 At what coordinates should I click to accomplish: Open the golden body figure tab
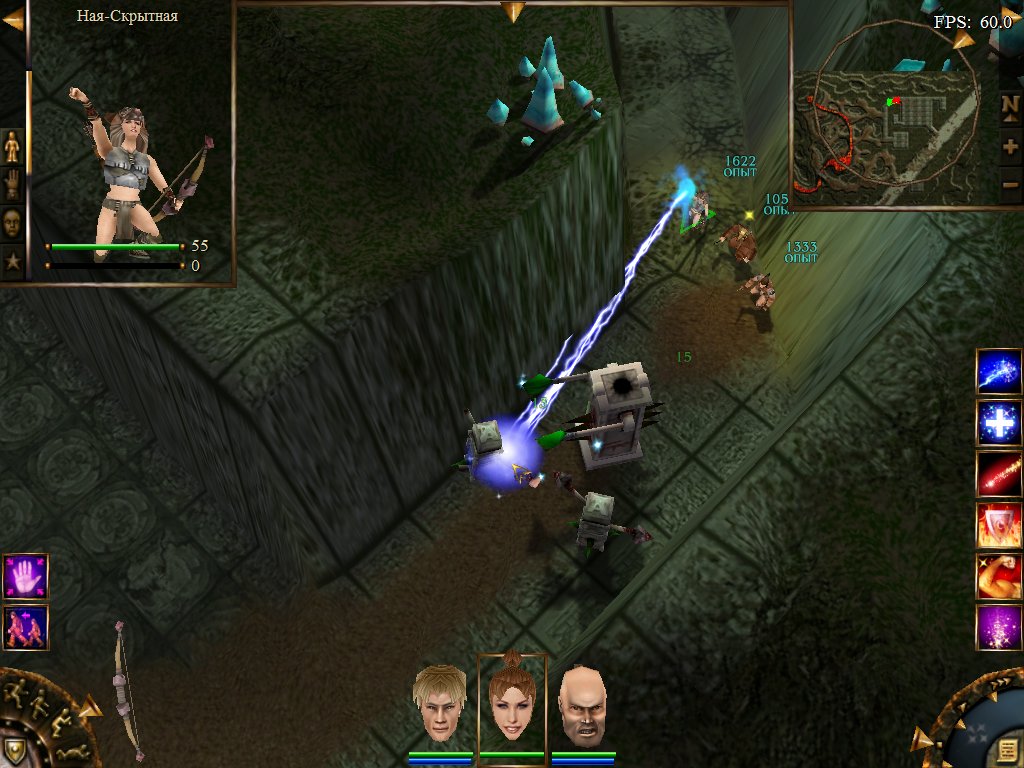pyautogui.click(x=12, y=147)
